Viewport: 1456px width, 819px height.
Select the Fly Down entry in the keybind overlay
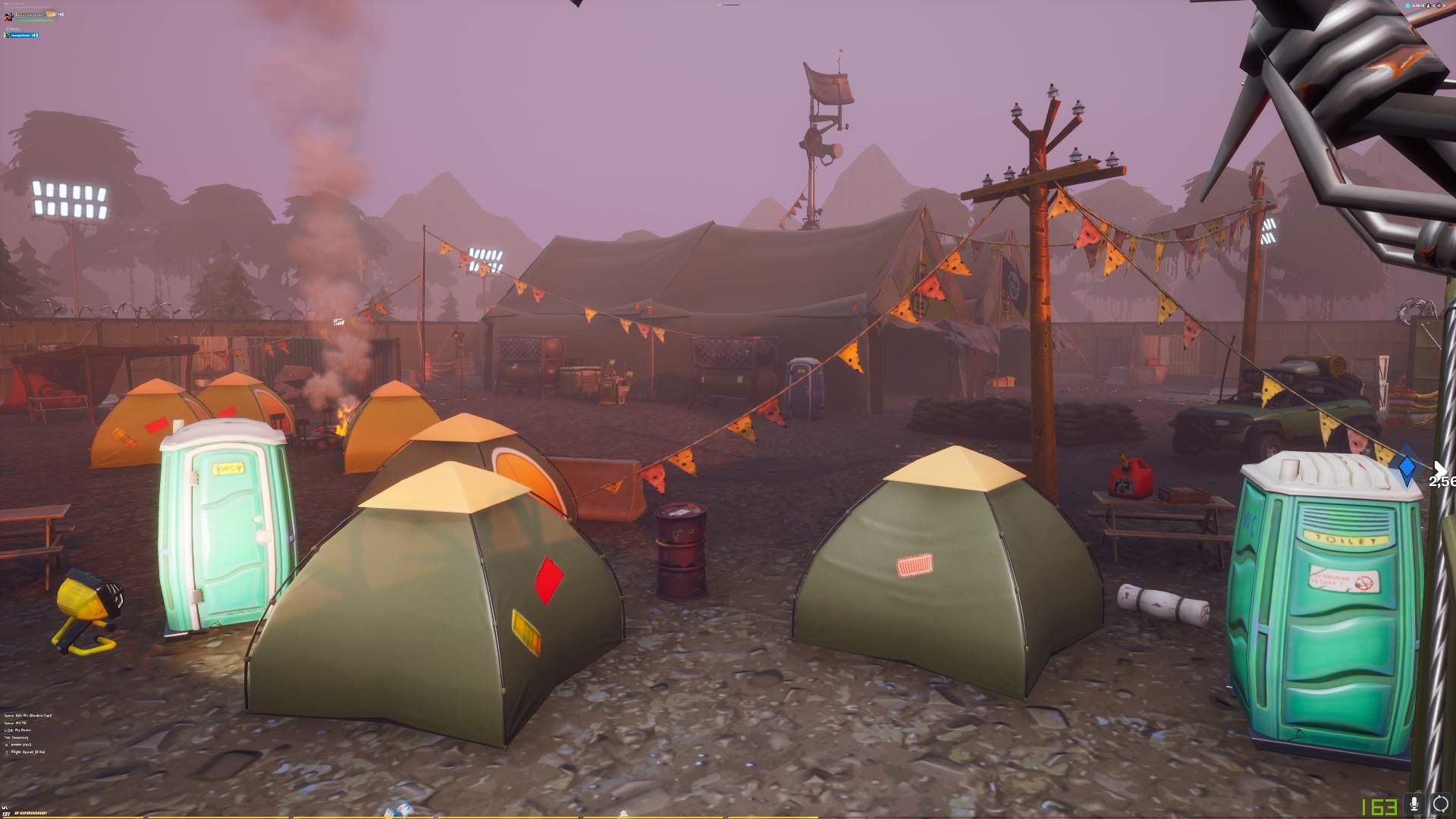point(17,730)
